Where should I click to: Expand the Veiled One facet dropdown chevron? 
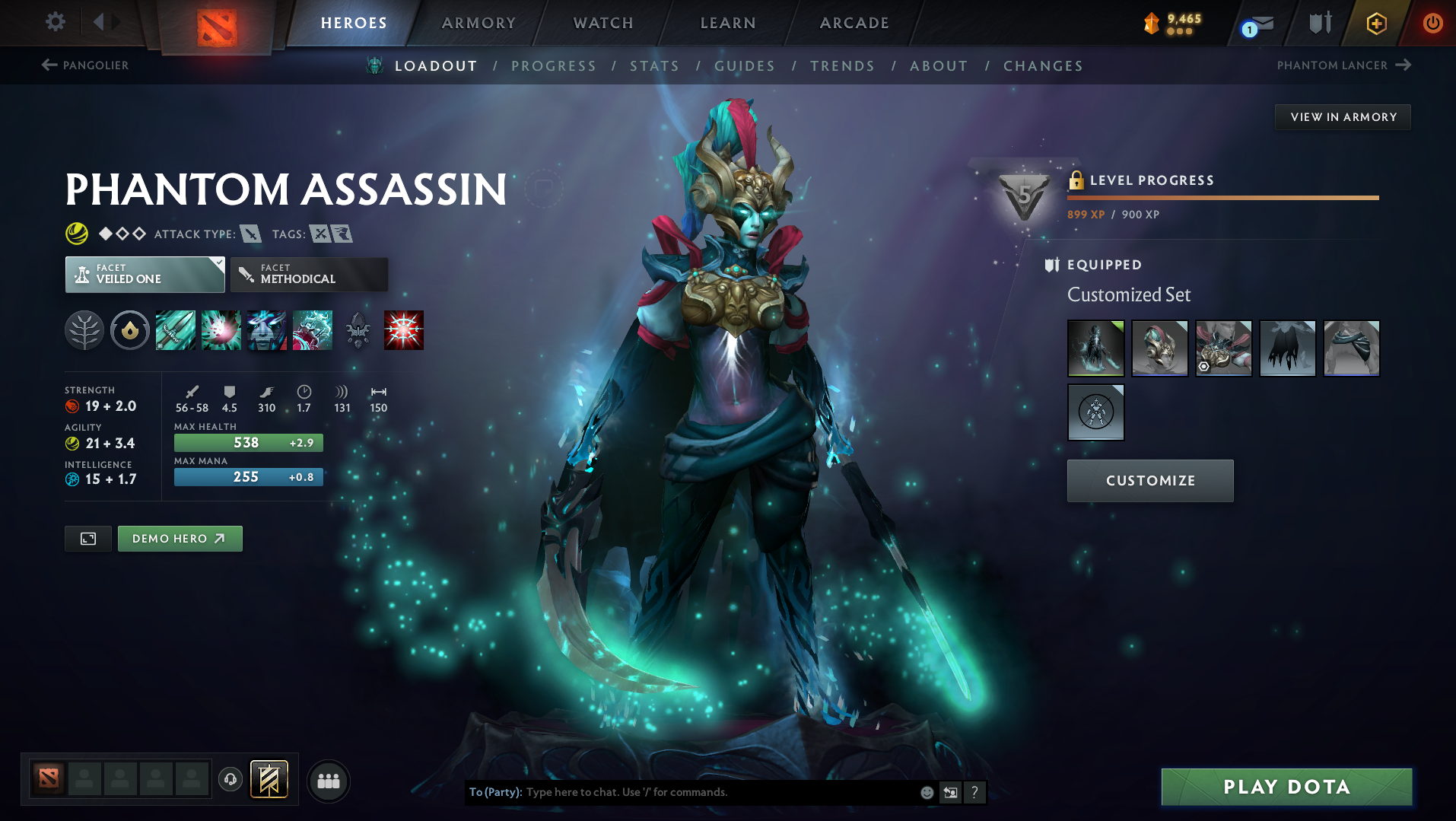pos(219,262)
